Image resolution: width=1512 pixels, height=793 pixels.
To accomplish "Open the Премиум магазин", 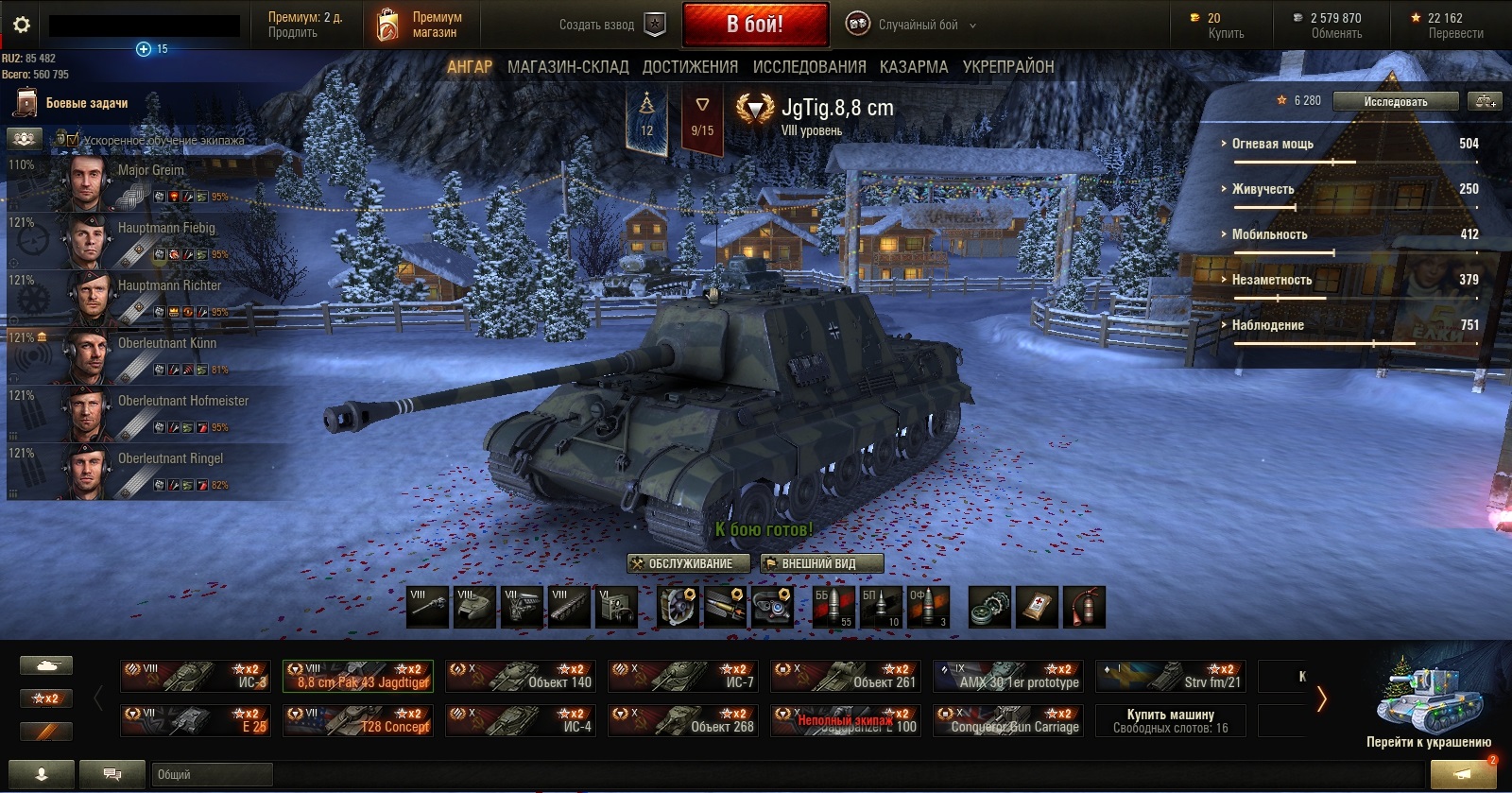I will tap(421, 26).
